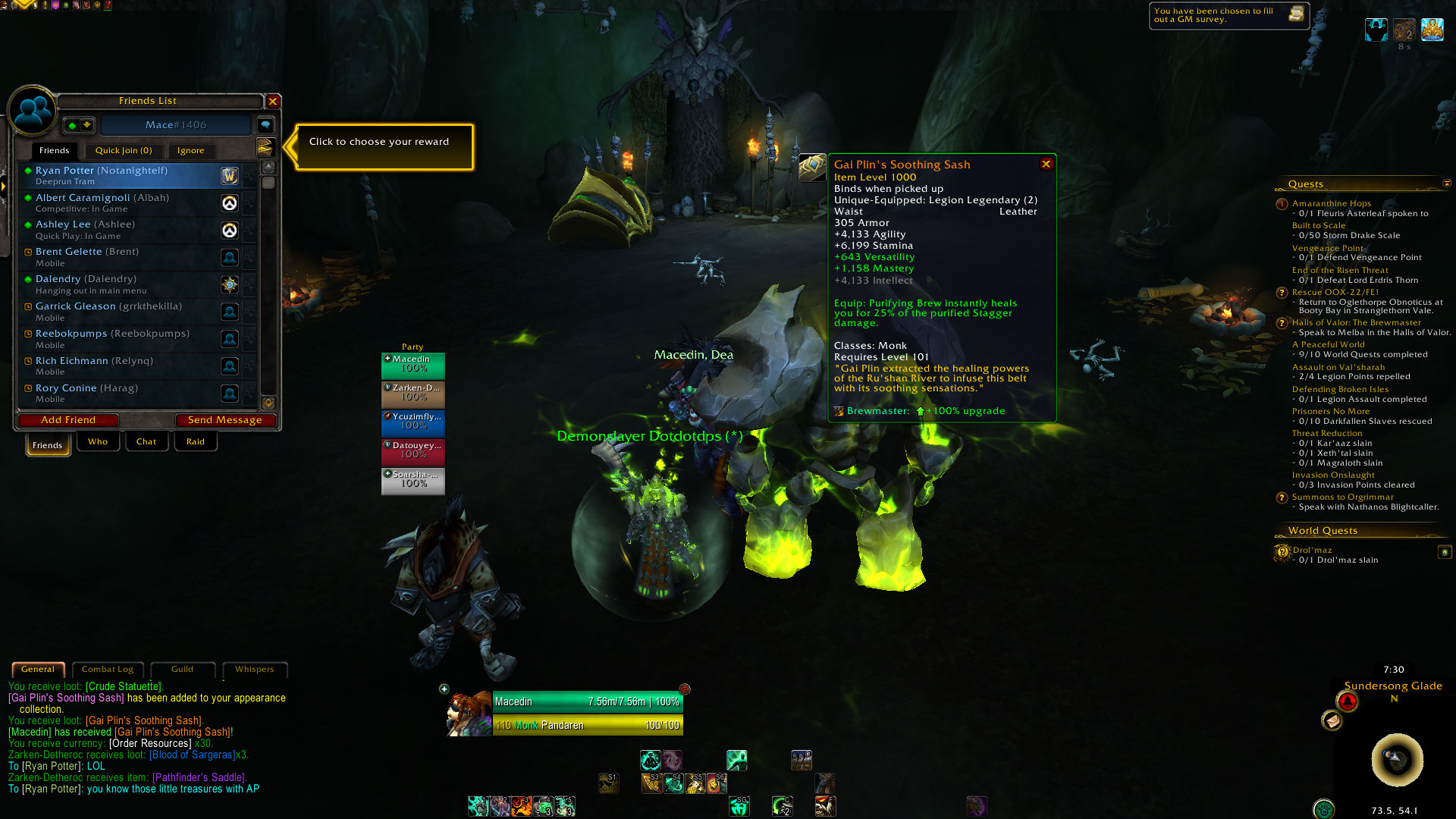Image resolution: width=1456 pixels, height=819 pixels.
Task: Close the Gai Plin's Soothing Sash tooltip
Action: 1046,164
